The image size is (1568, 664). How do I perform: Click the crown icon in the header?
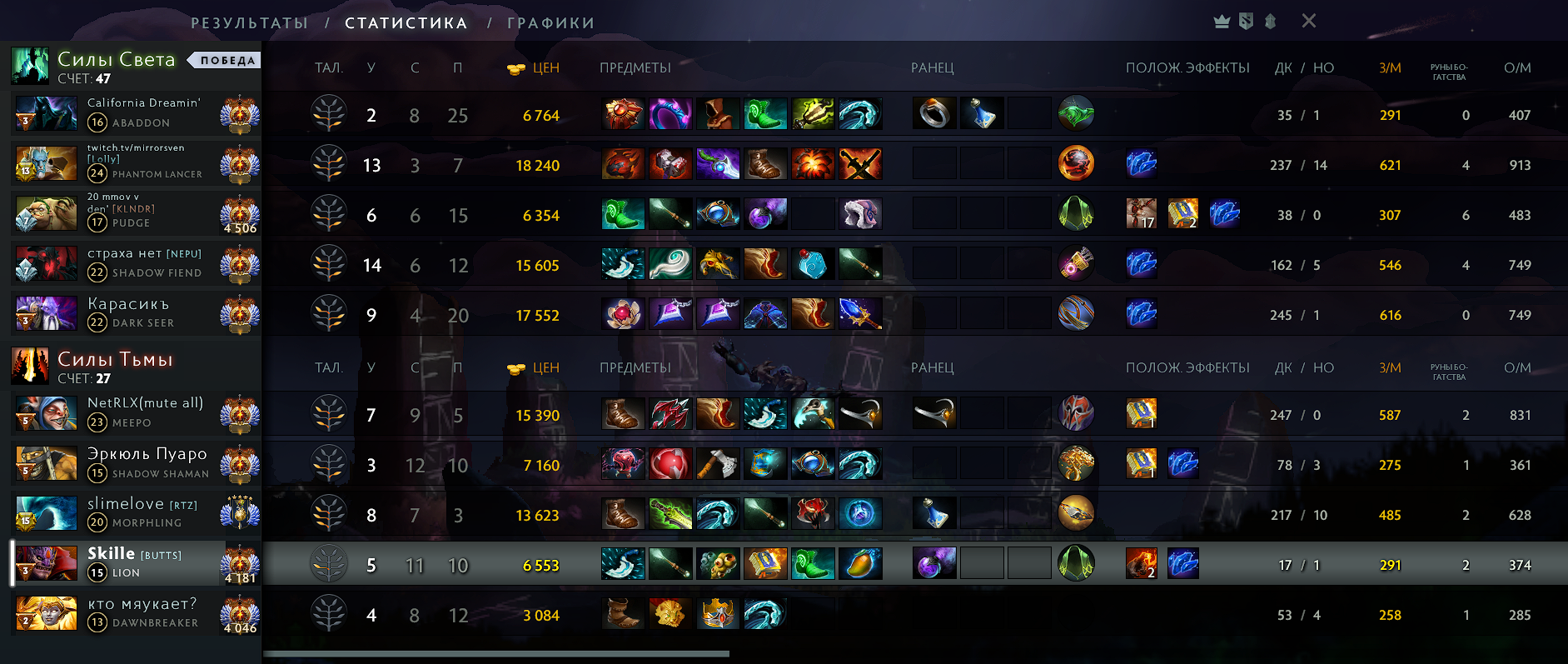click(x=1222, y=22)
